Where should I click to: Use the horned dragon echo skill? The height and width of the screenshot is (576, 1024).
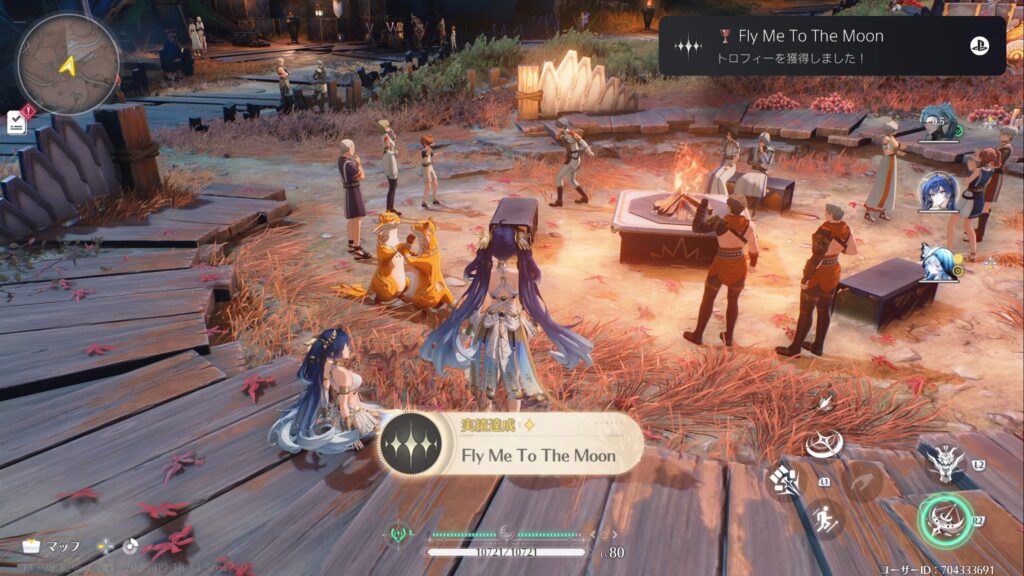[943, 462]
